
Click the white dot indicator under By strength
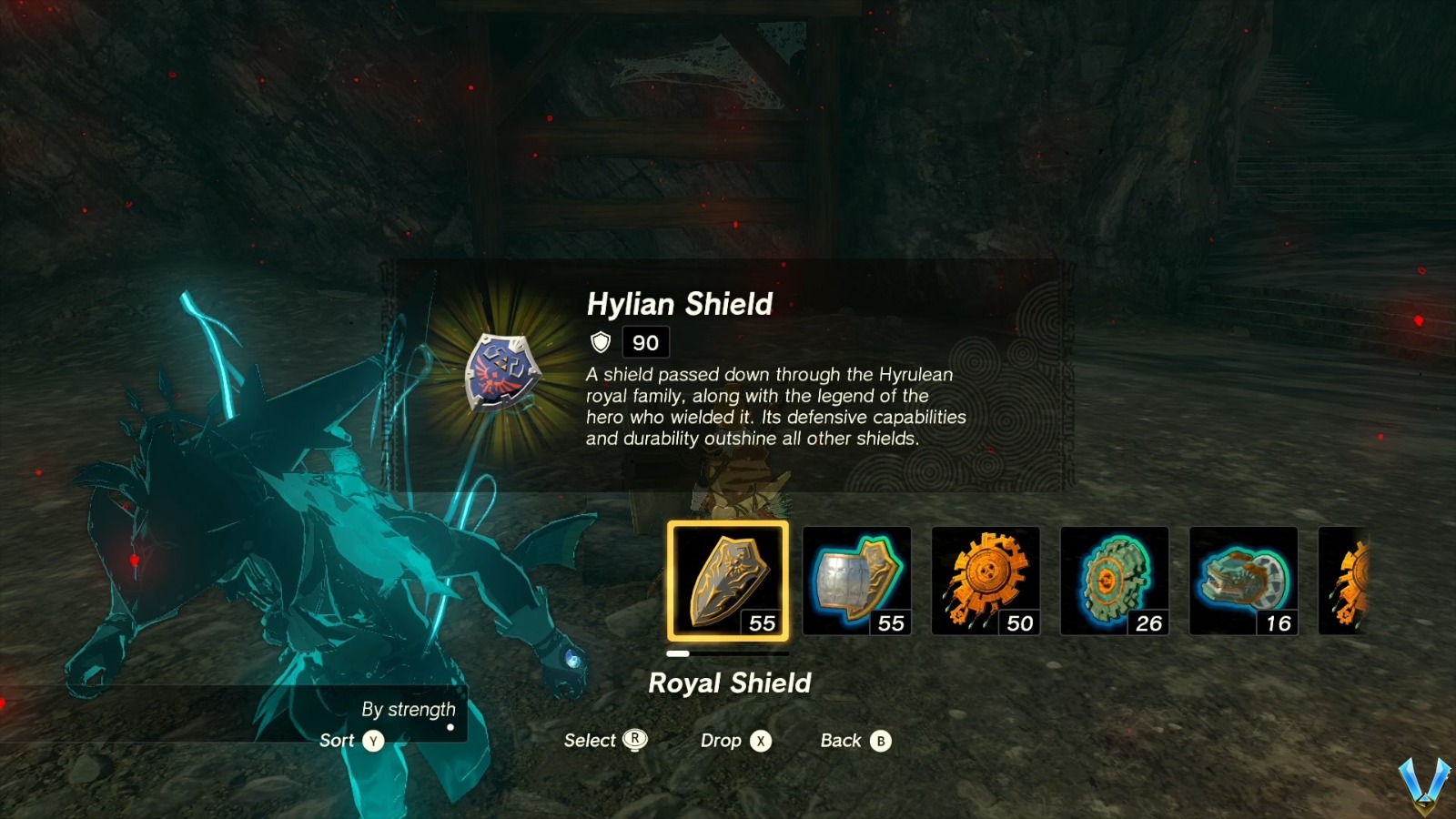[x=452, y=726]
